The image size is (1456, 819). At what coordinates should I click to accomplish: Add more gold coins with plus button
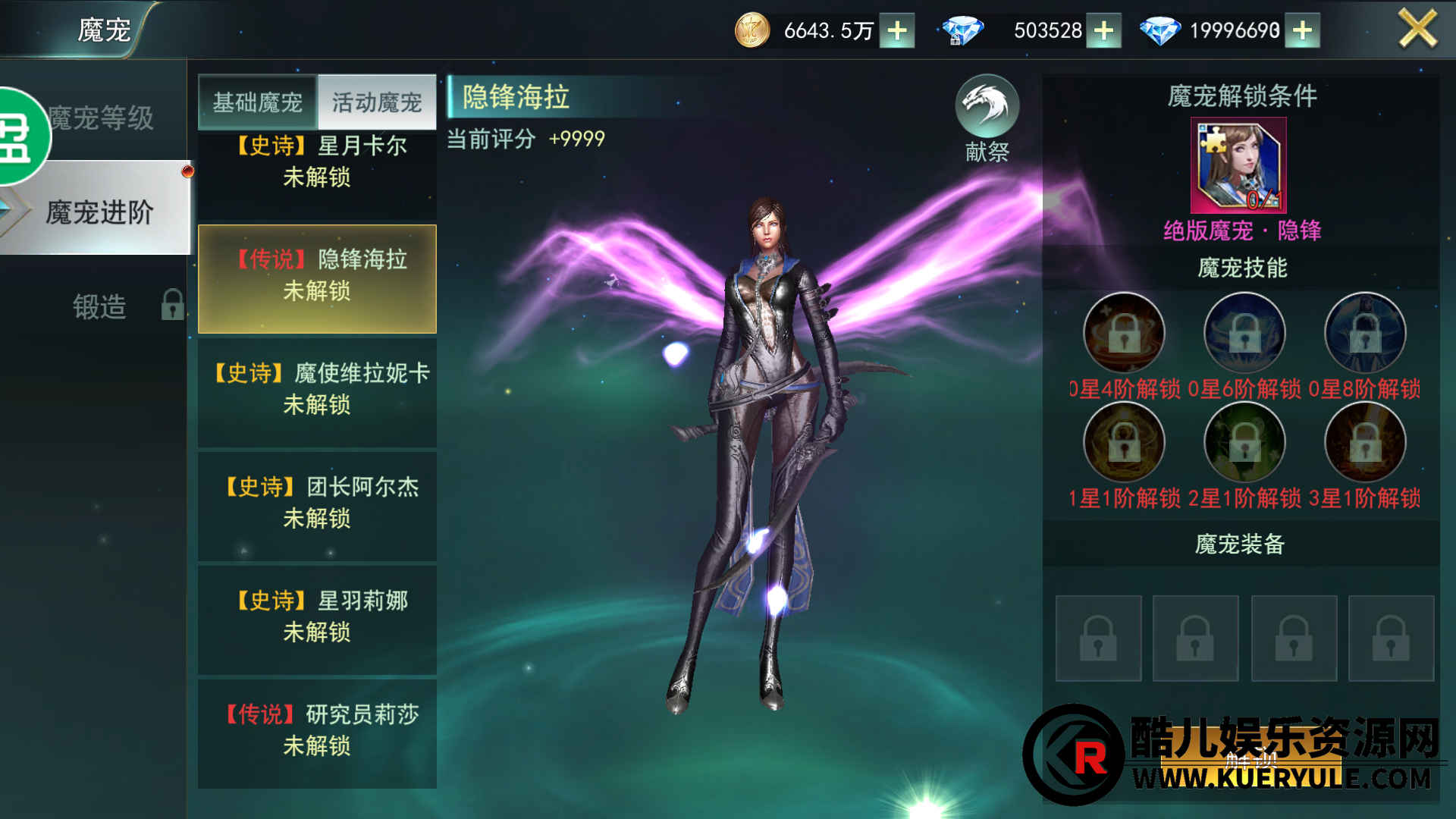[x=897, y=31]
